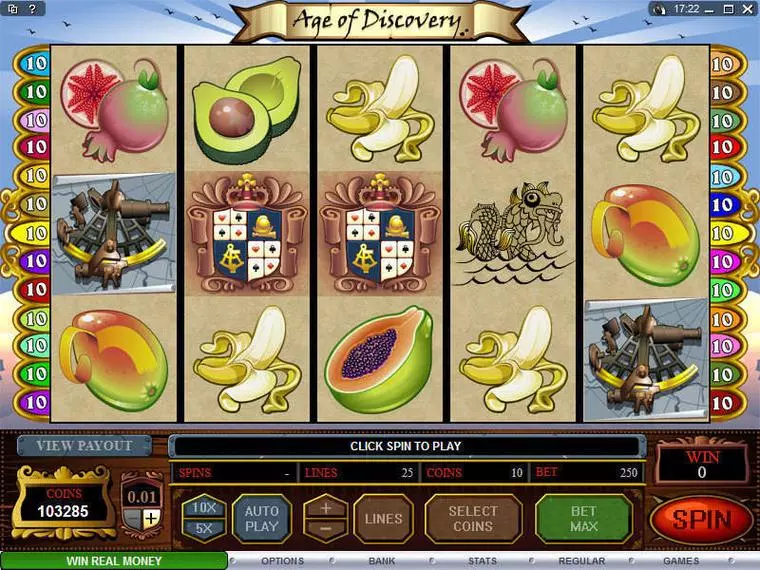
Task: Click the Win Real Money banner
Action: [114, 561]
